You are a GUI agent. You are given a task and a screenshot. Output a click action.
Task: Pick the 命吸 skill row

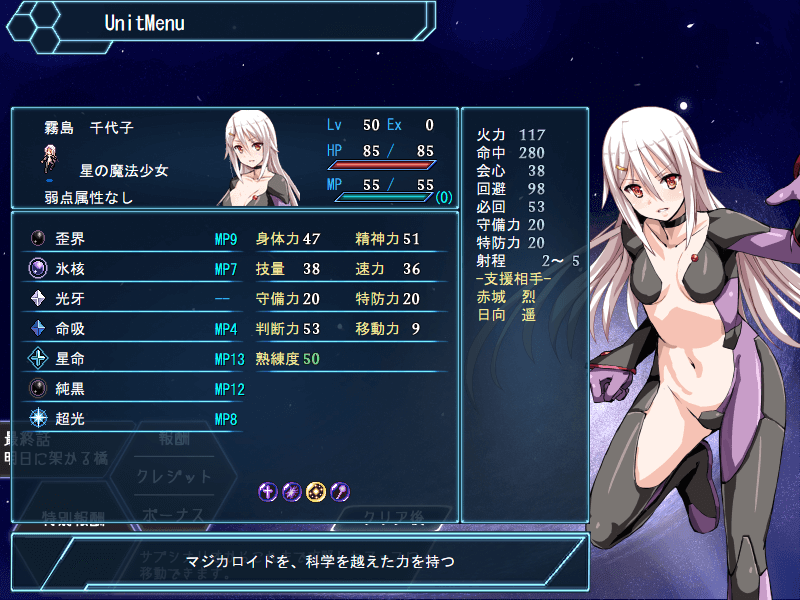[x=130, y=329]
